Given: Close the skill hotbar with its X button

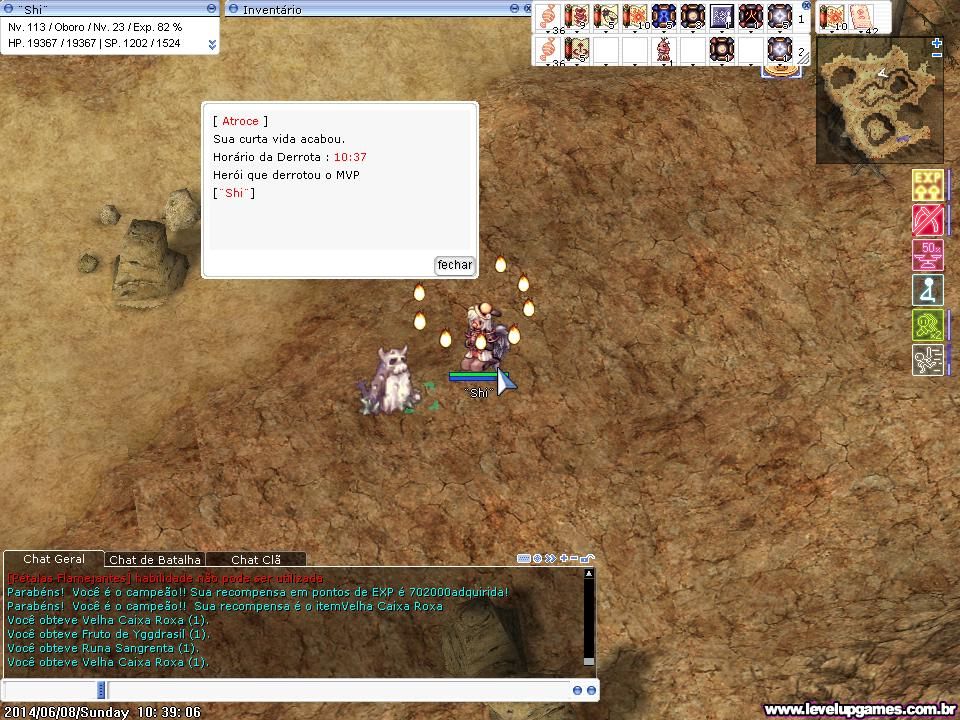Looking at the screenshot, I should click(807, 6).
